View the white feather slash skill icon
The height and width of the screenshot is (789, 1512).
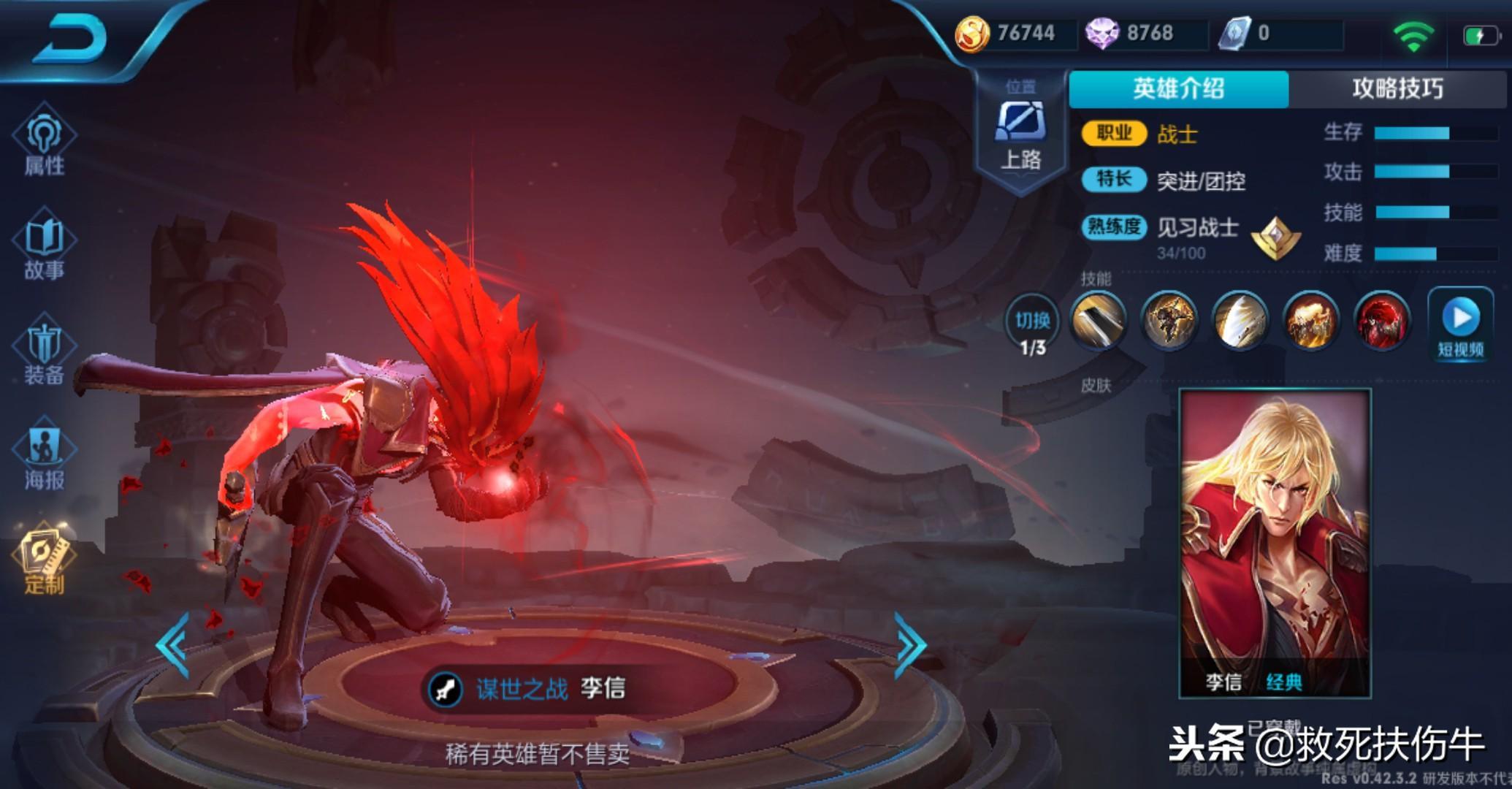pyautogui.click(x=1240, y=320)
